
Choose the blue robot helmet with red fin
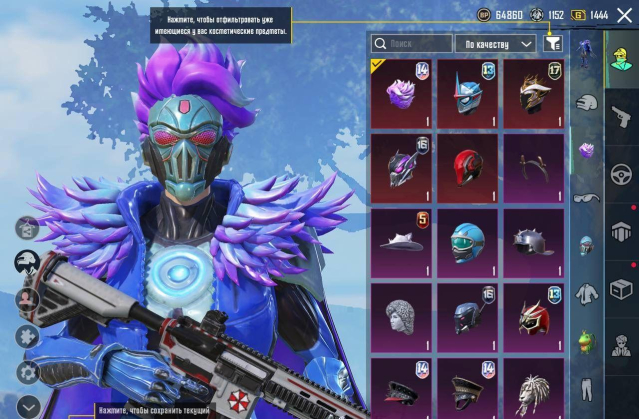tap(467, 93)
